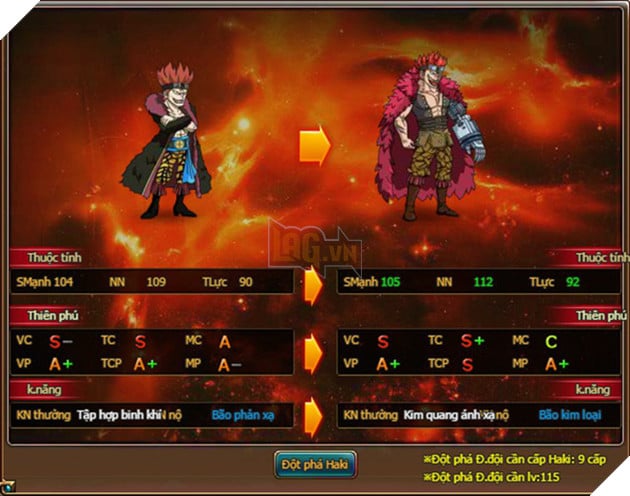The height and width of the screenshot is (496, 630).
Task: Click the Đột phá Haki button
Action: coord(315,464)
